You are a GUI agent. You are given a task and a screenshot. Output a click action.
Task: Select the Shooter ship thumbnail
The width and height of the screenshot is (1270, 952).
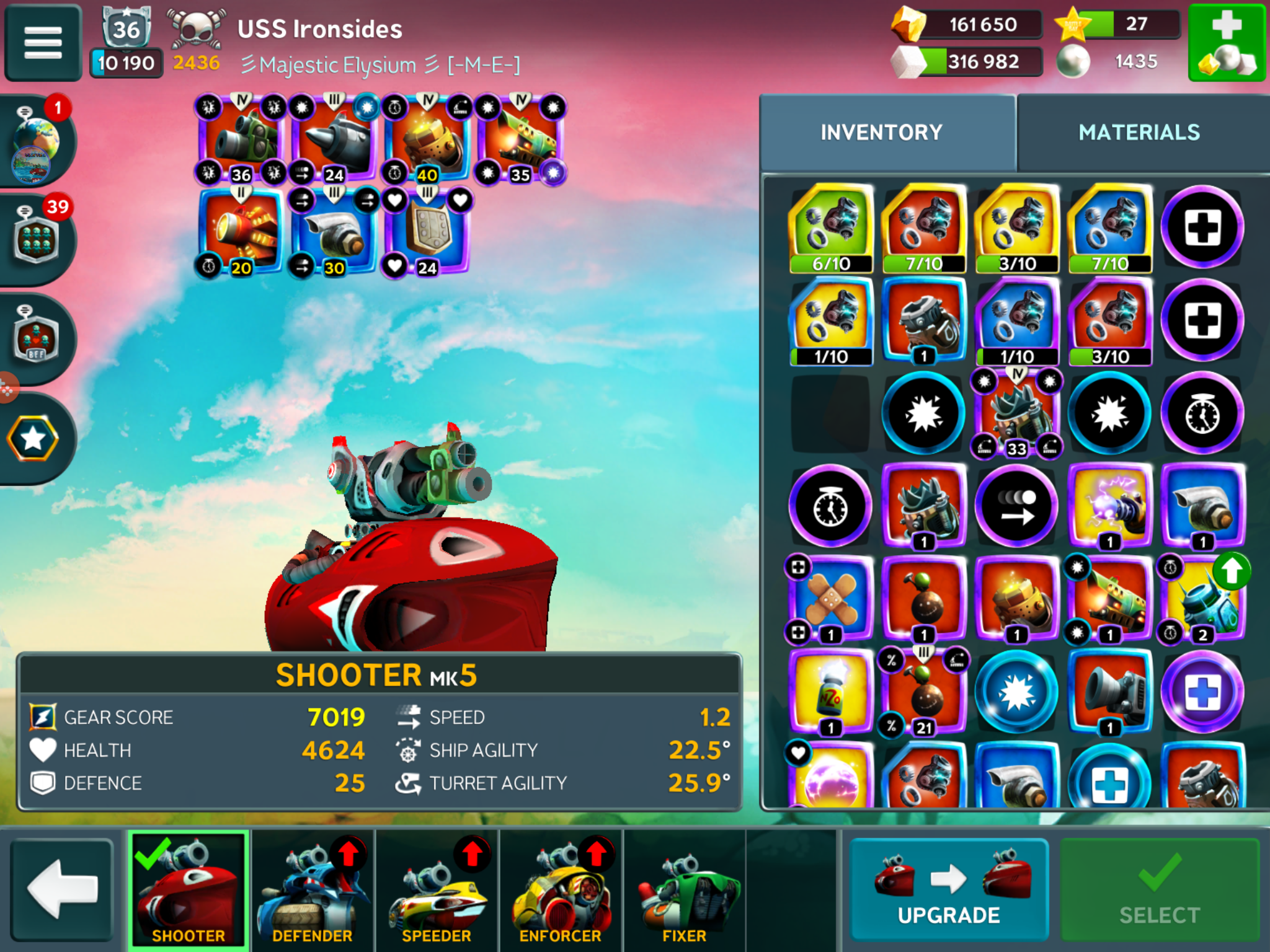coord(189,889)
